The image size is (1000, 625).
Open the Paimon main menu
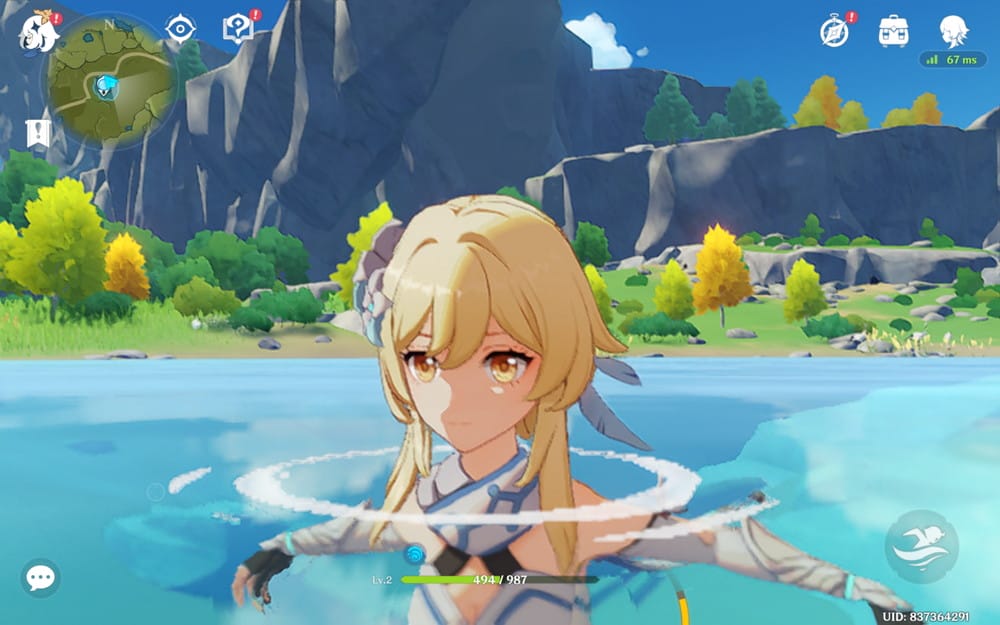coord(37,31)
